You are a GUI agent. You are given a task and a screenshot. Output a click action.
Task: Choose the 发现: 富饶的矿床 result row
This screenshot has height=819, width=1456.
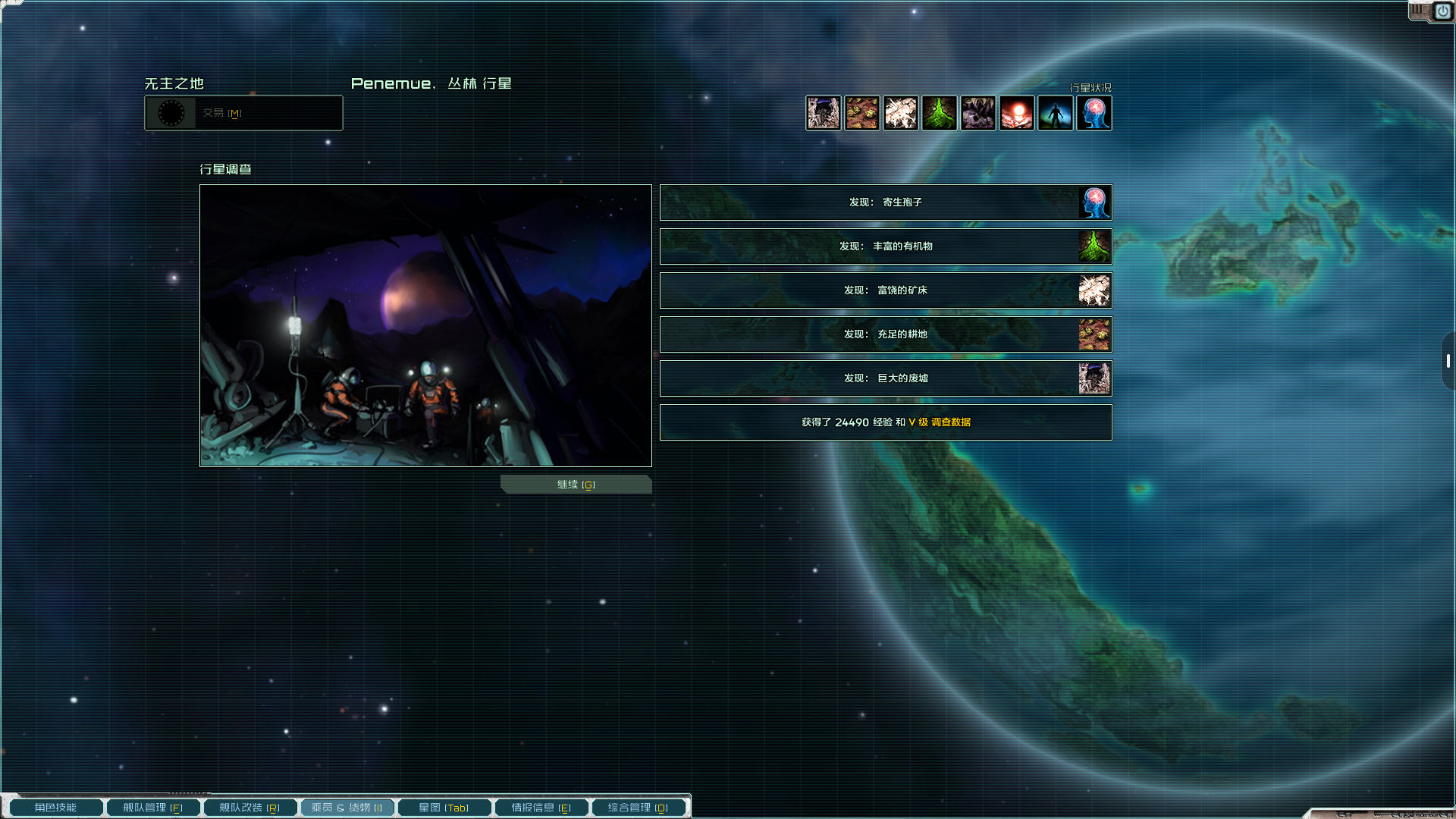(885, 290)
